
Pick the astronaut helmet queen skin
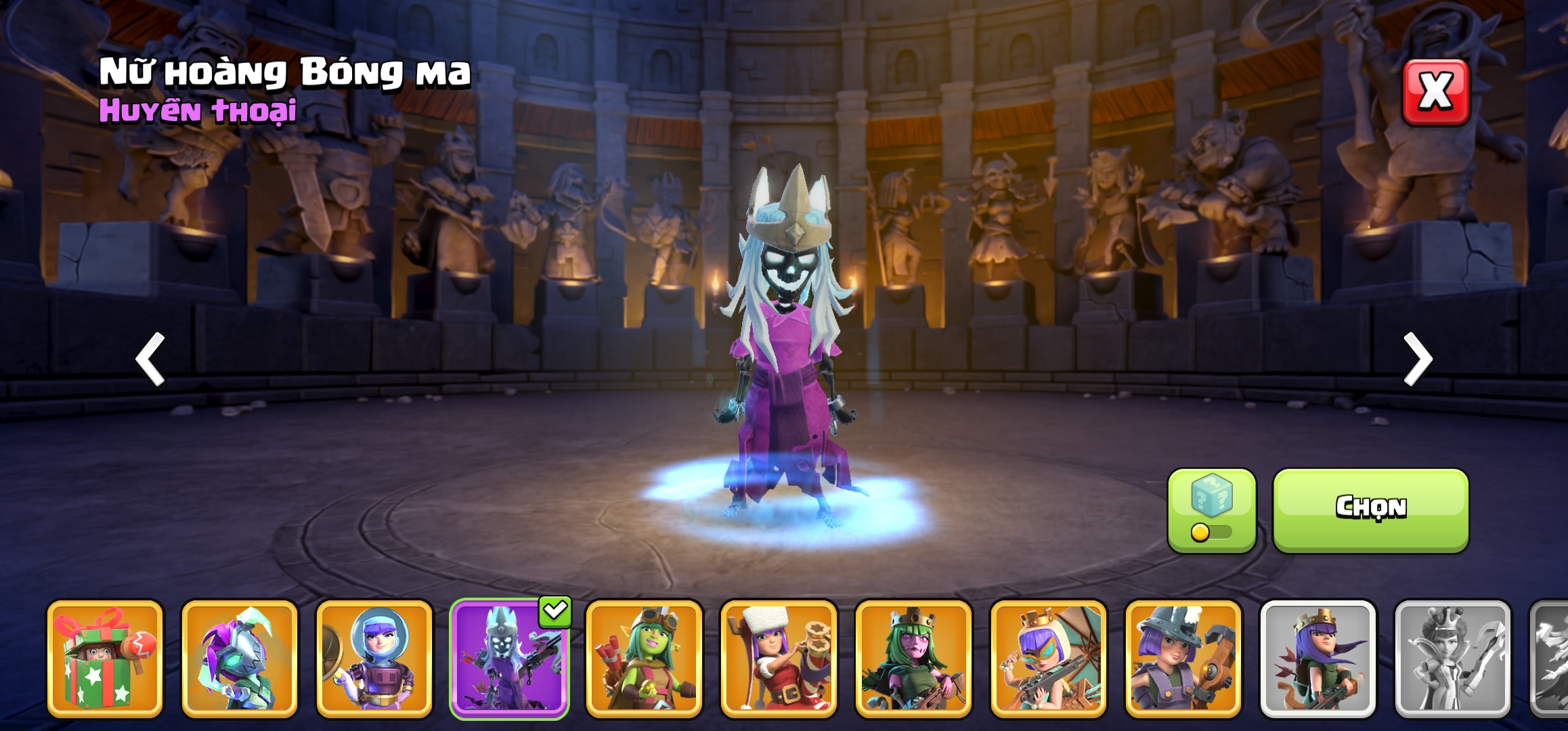tap(374, 658)
